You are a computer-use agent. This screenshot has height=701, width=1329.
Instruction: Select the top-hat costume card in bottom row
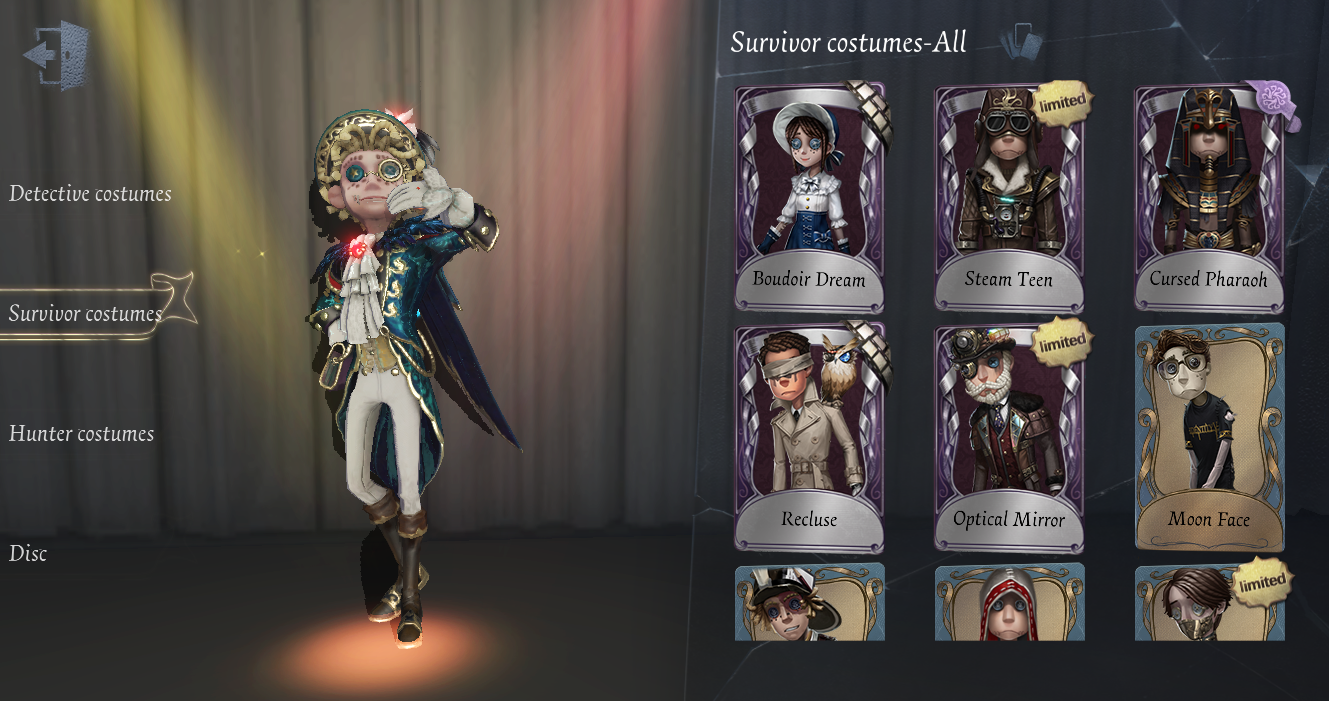[809, 603]
